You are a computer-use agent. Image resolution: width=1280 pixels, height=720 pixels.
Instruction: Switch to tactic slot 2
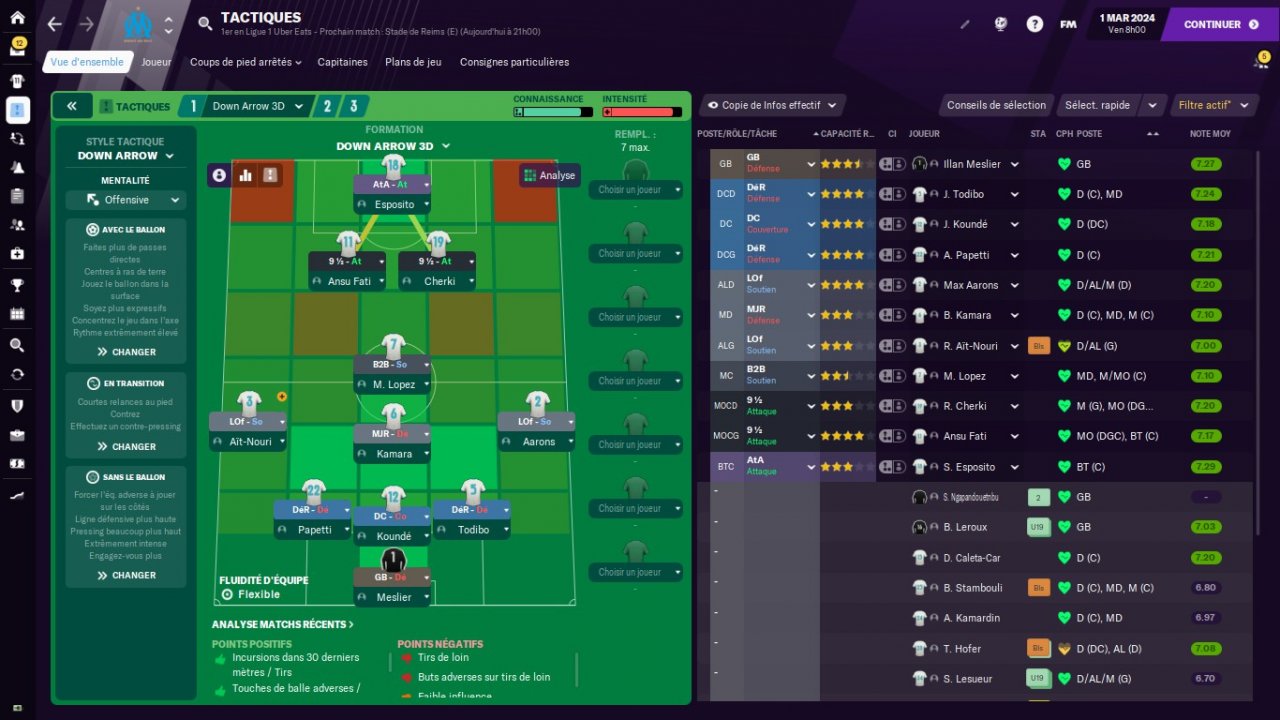pyautogui.click(x=327, y=106)
